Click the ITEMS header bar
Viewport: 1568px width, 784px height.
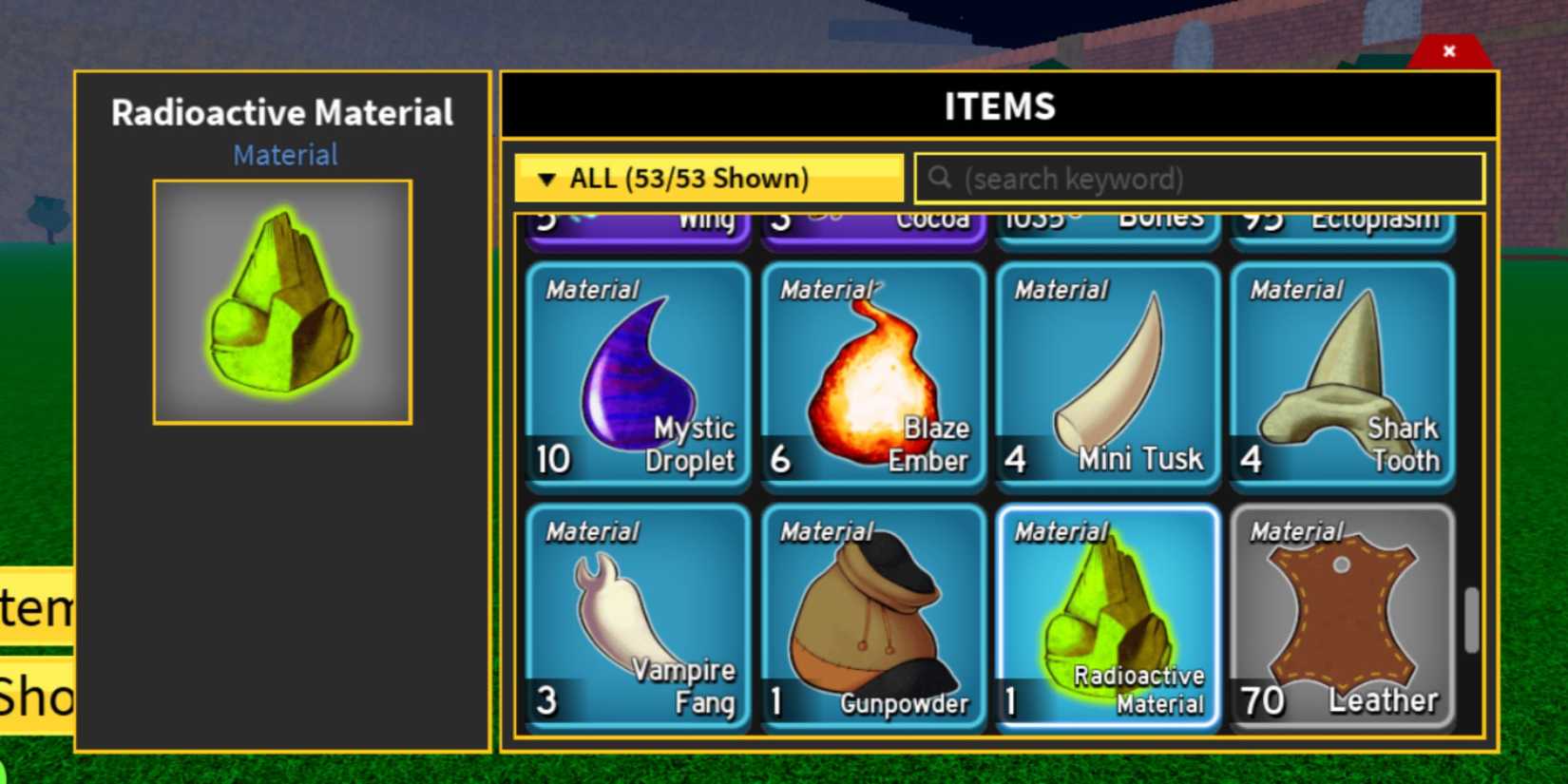[x=998, y=106]
